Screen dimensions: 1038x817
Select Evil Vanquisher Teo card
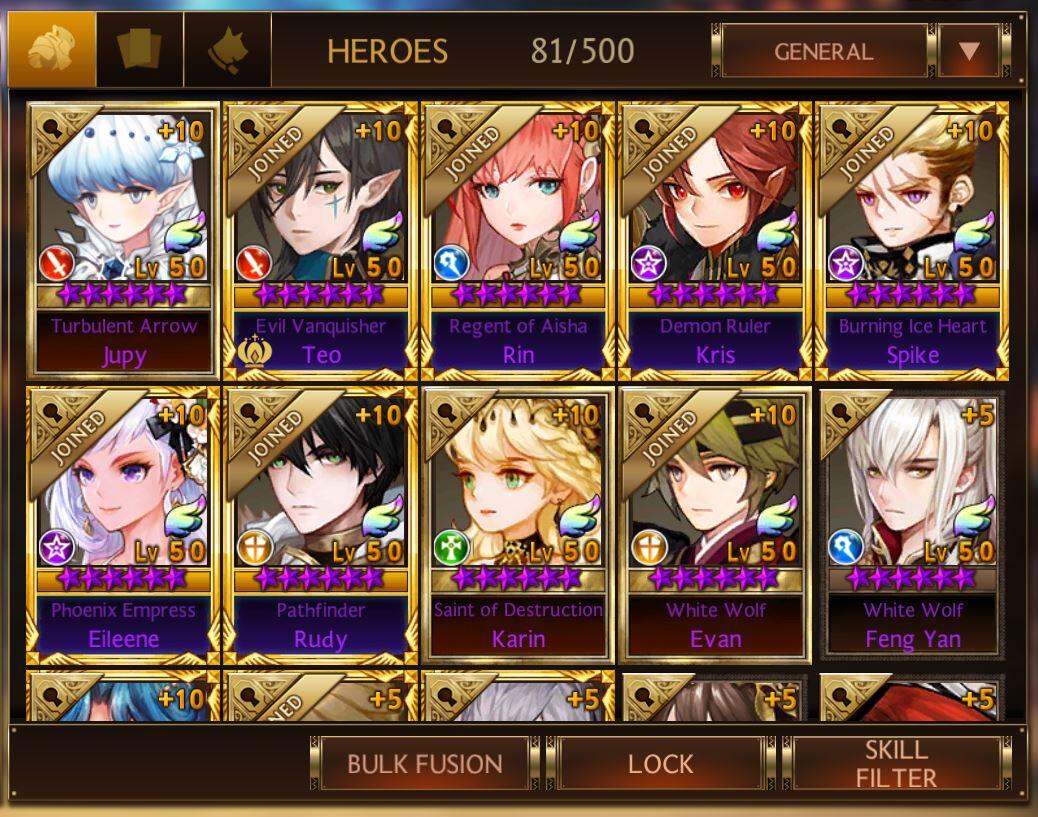320,240
